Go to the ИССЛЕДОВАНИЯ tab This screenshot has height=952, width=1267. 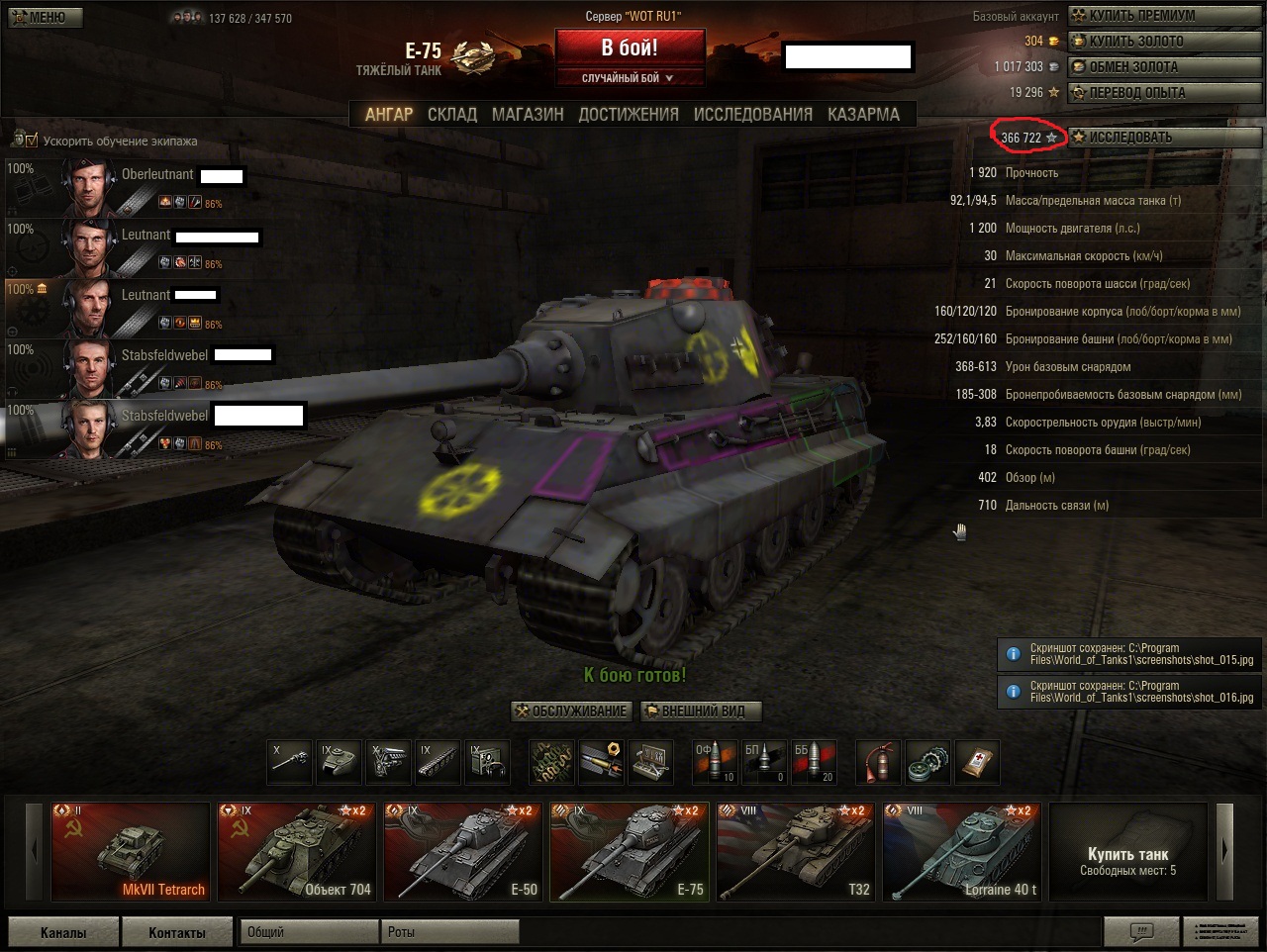[x=752, y=115]
